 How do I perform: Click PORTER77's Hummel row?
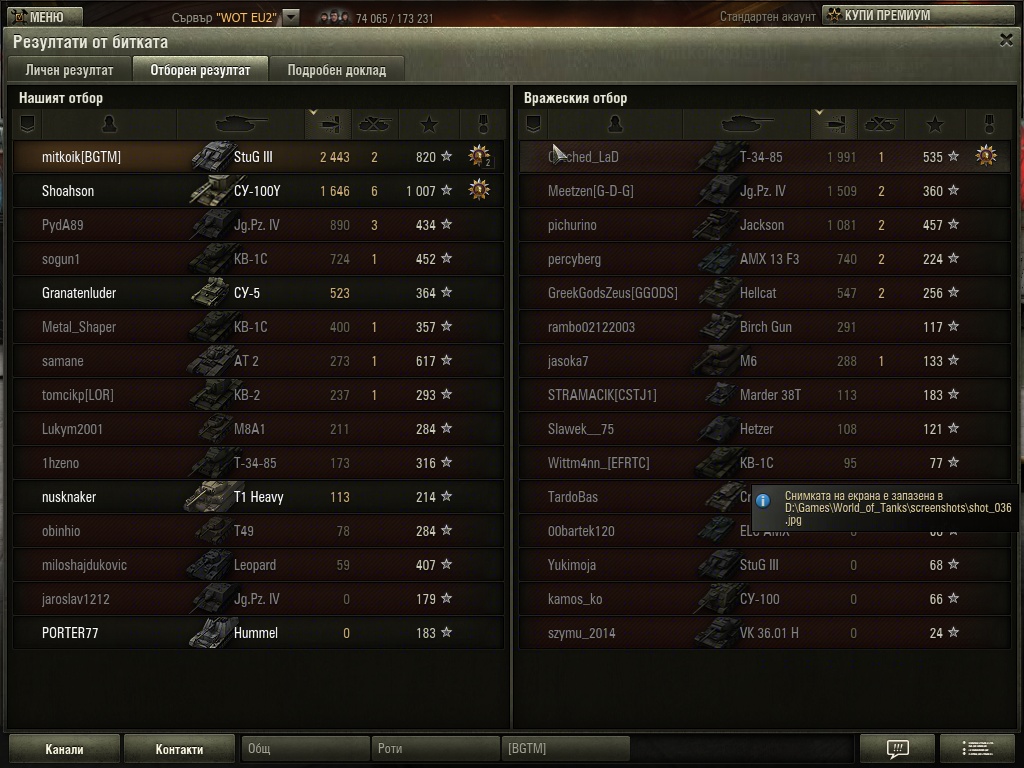[x=258, y=633]
